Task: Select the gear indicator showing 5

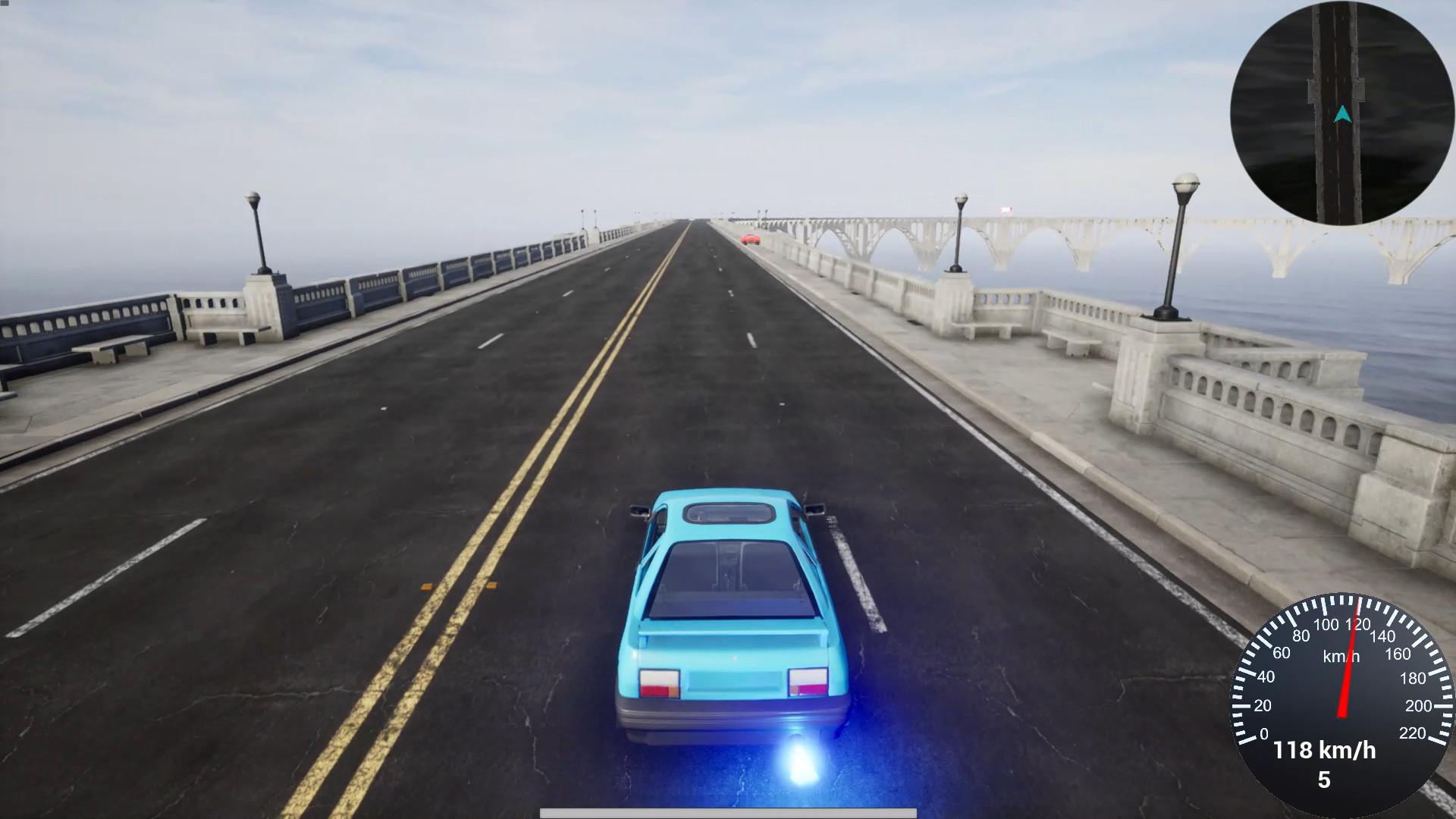Action: pyautogui.click(x=1326, y=779)
